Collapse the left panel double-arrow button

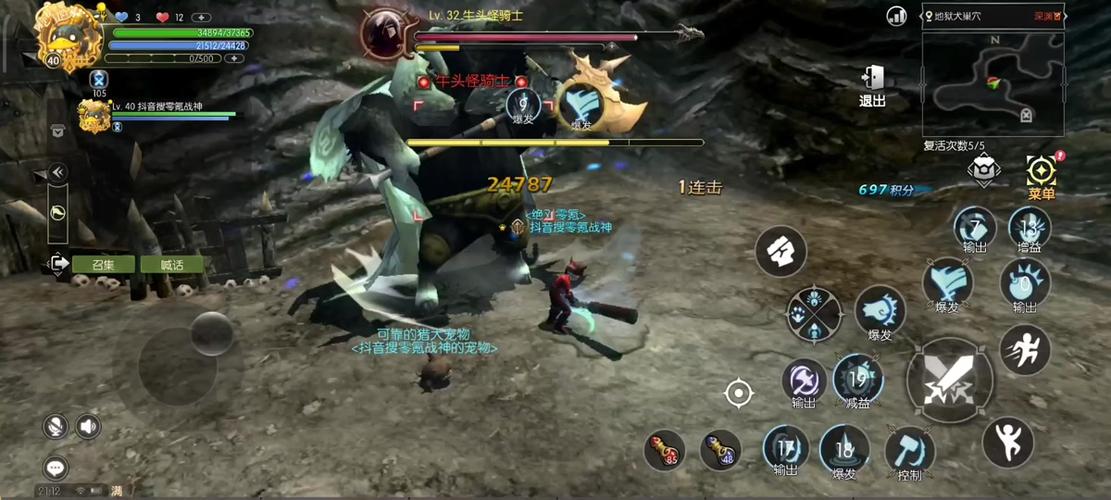(58, 172)
